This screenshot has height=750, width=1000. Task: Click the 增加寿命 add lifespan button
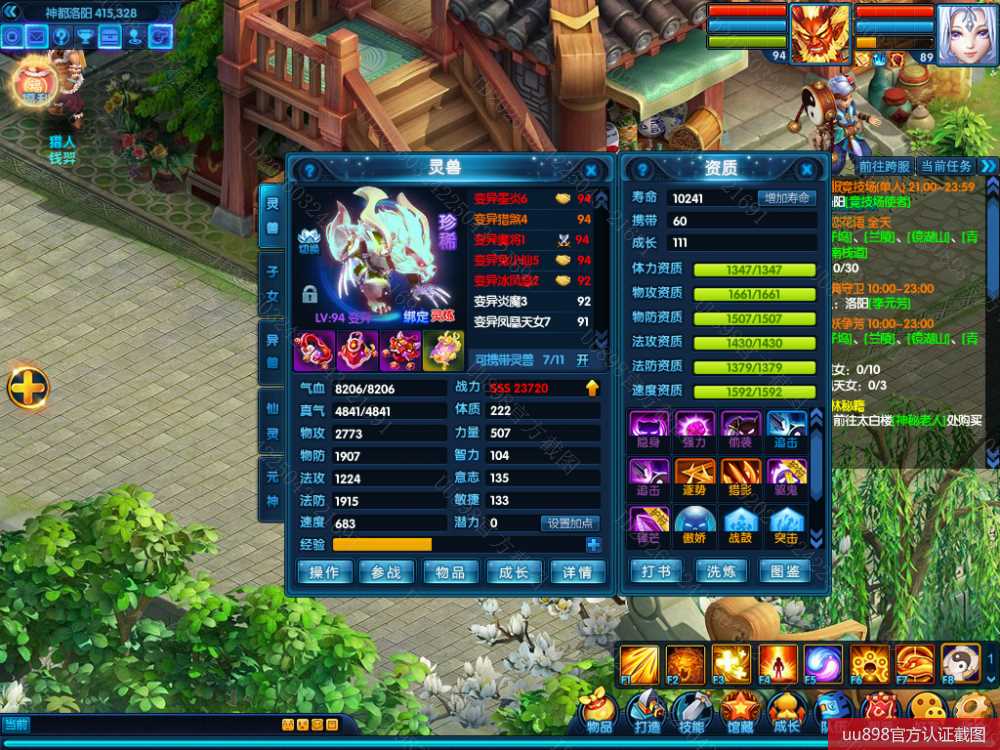pyautogui.click(x=786, y=198)
